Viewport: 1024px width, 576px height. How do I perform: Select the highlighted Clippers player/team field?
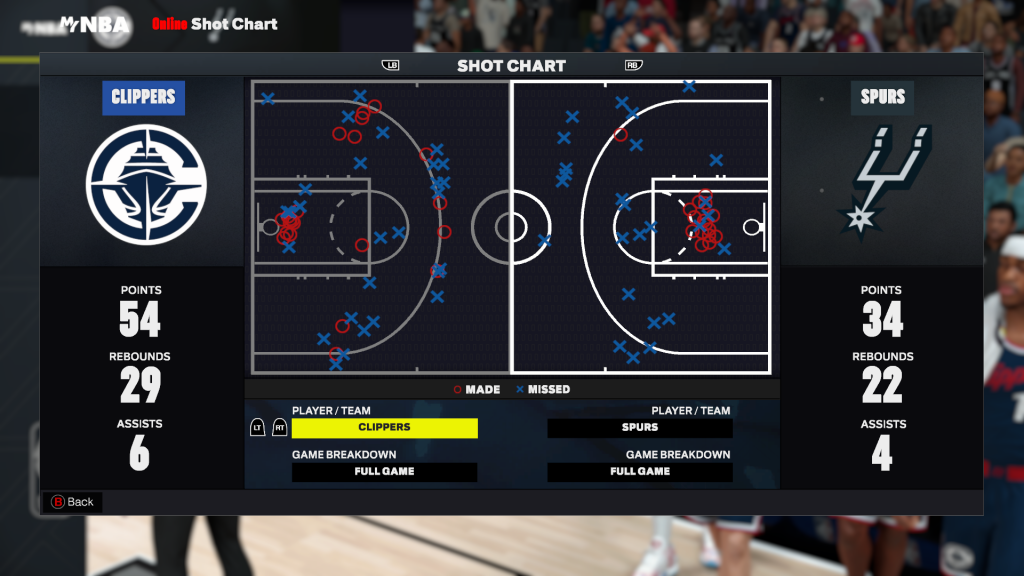[384, 428]
